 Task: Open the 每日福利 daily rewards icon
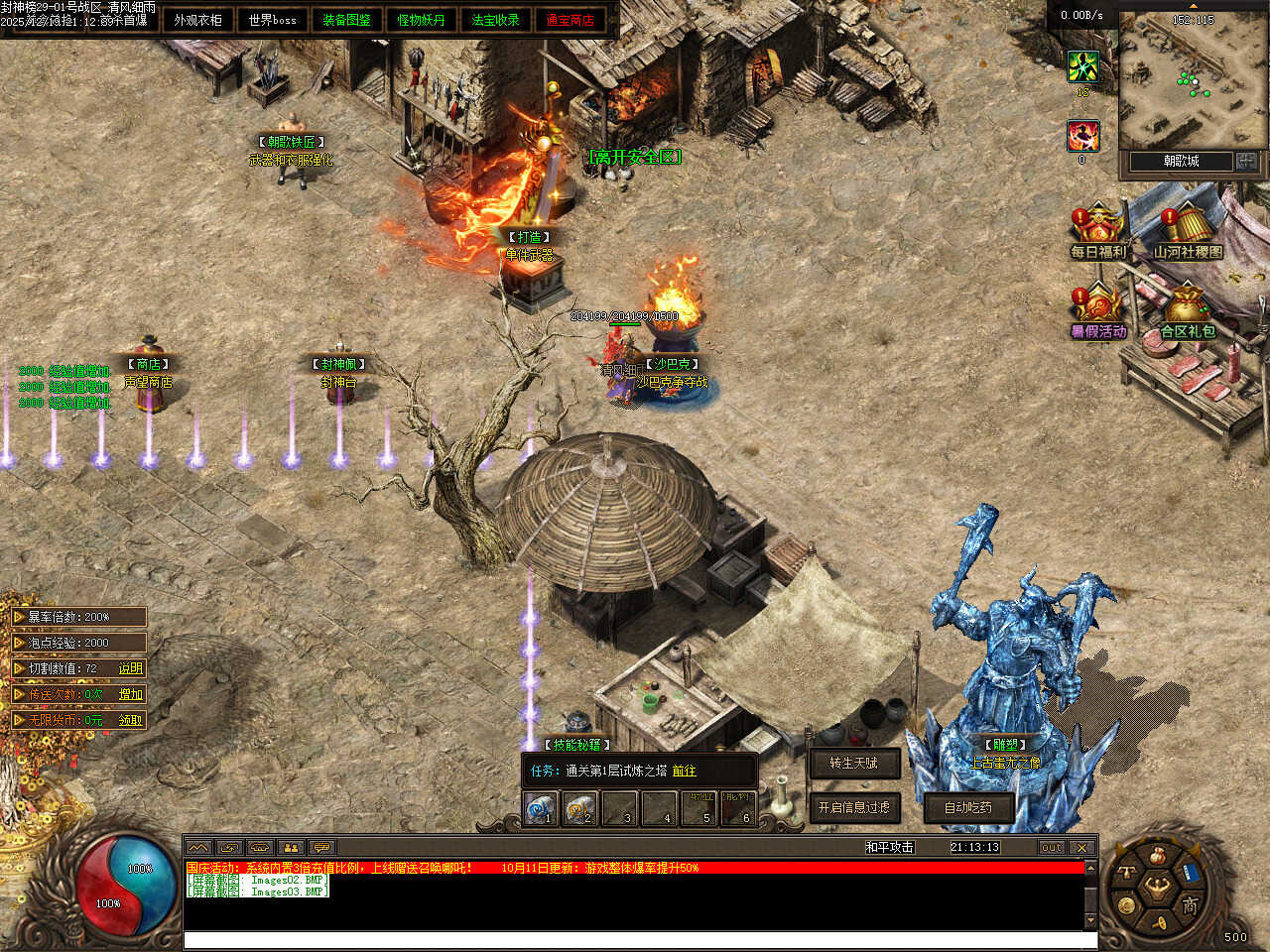[1097, 230]
